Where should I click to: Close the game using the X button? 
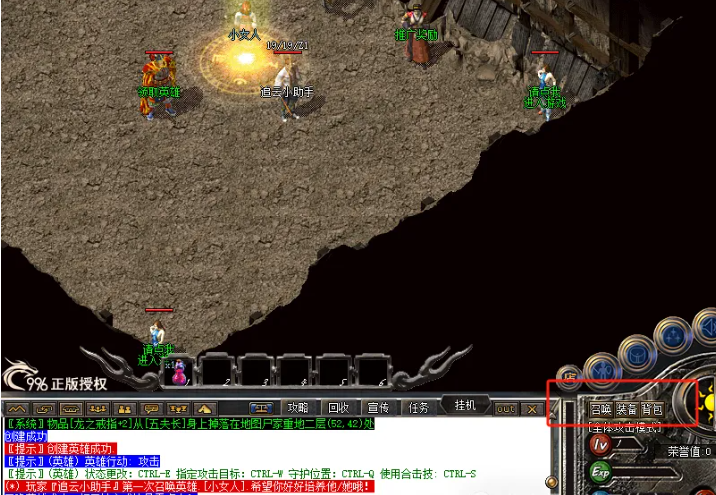[532, 409]
